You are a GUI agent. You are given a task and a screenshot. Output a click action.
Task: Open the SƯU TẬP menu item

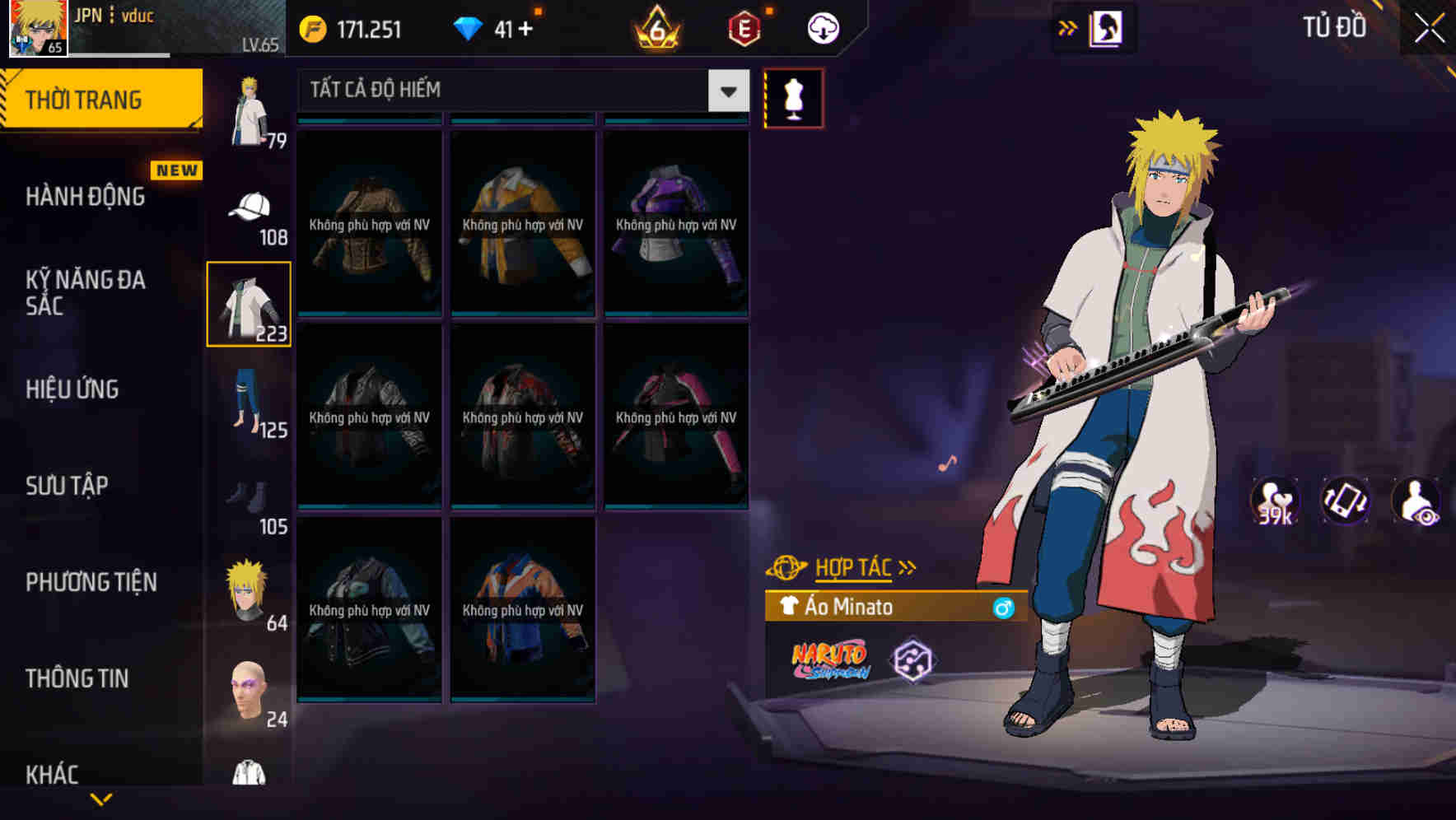click(69, 487)
